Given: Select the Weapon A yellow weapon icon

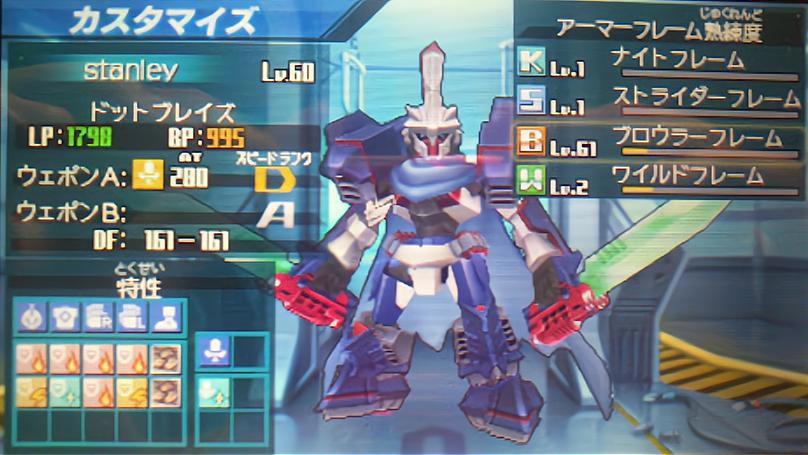Looking at the screenshot, I should (x=147, y=175).
